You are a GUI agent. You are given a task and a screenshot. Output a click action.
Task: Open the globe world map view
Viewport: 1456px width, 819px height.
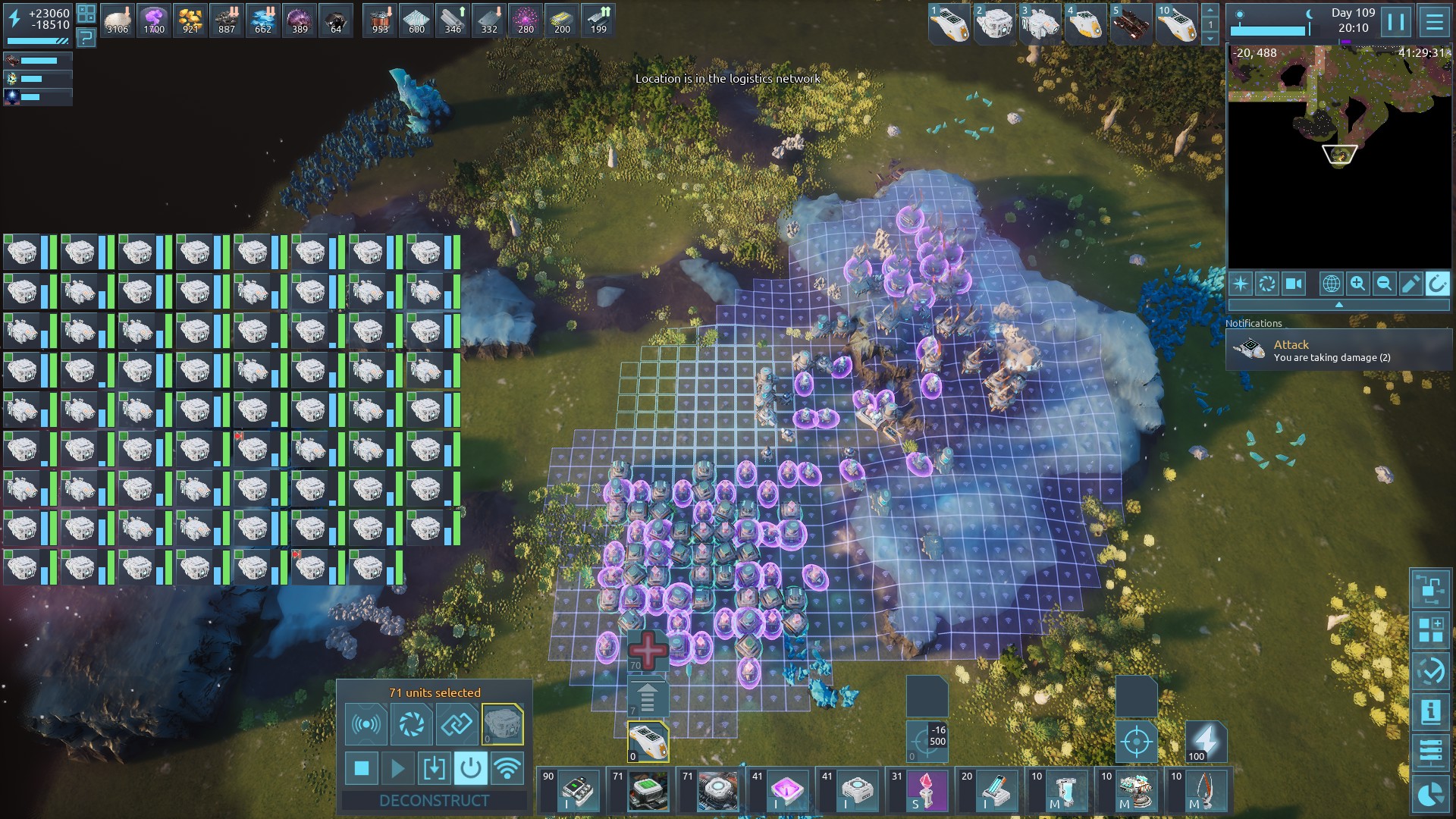pyautogui.click(x=1331, y=284)
